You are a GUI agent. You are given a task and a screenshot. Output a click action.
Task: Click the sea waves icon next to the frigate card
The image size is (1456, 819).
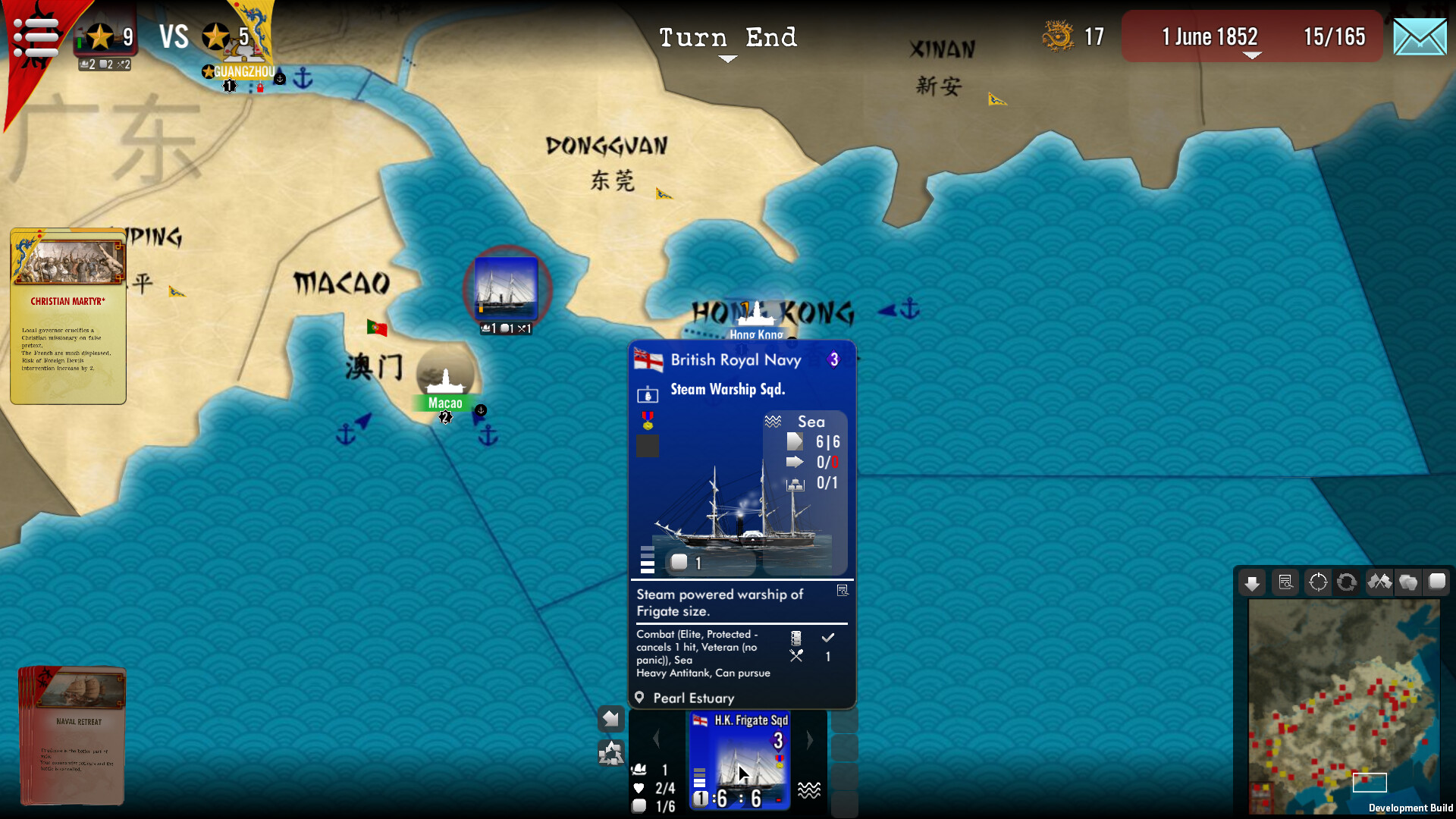[811, 789]
